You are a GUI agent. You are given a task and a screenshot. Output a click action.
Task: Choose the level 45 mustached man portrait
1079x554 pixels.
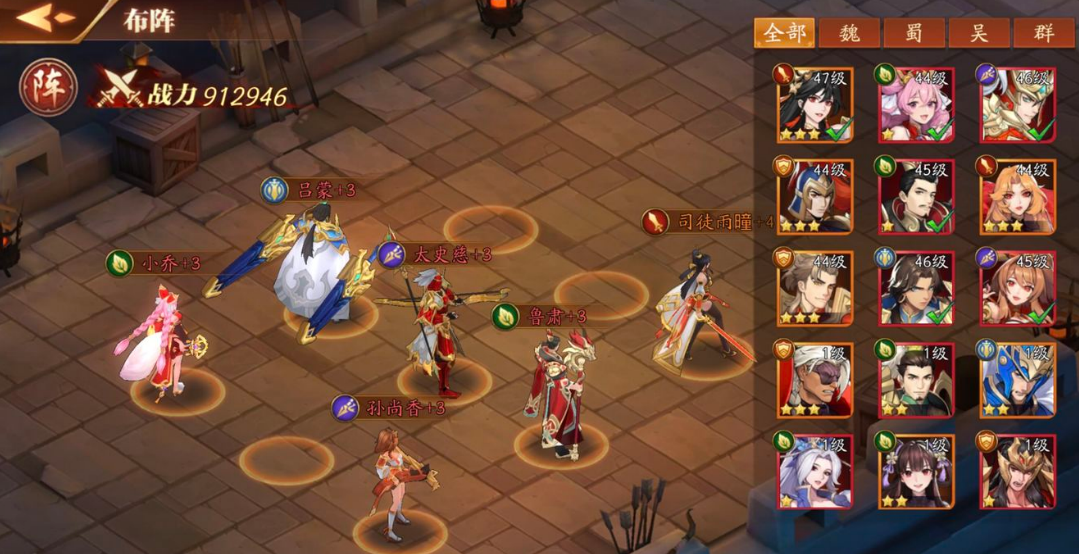pyautogui.click(x=916, y=196)
